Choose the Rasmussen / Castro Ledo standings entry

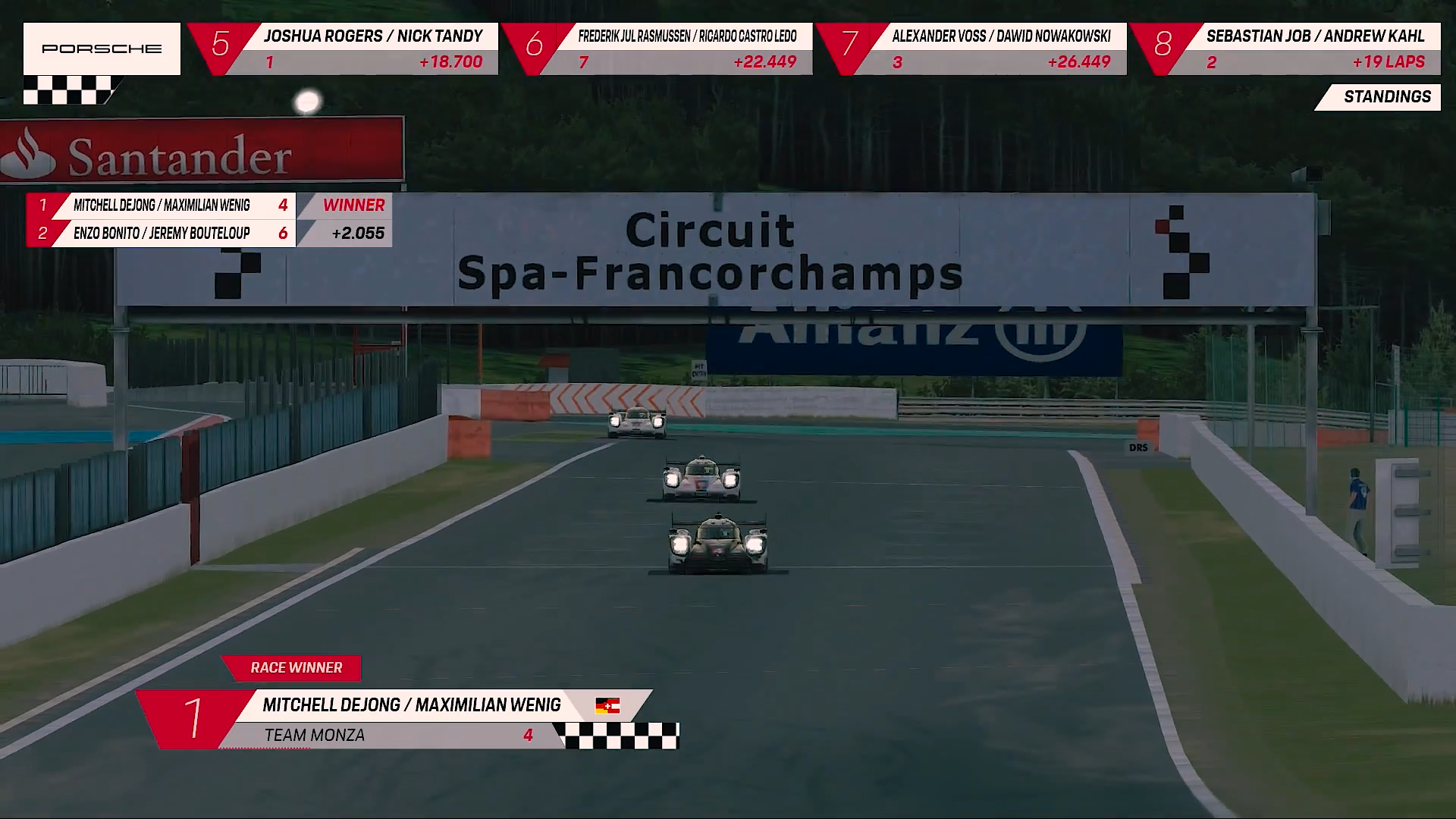coord(658,49)
